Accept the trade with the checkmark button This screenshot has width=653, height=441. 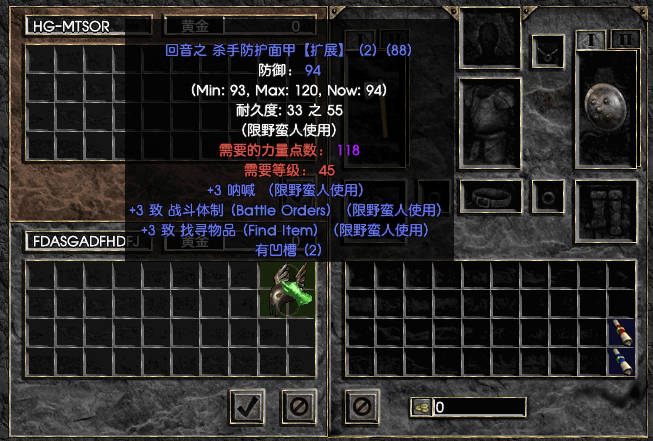[x=247, y=405]
